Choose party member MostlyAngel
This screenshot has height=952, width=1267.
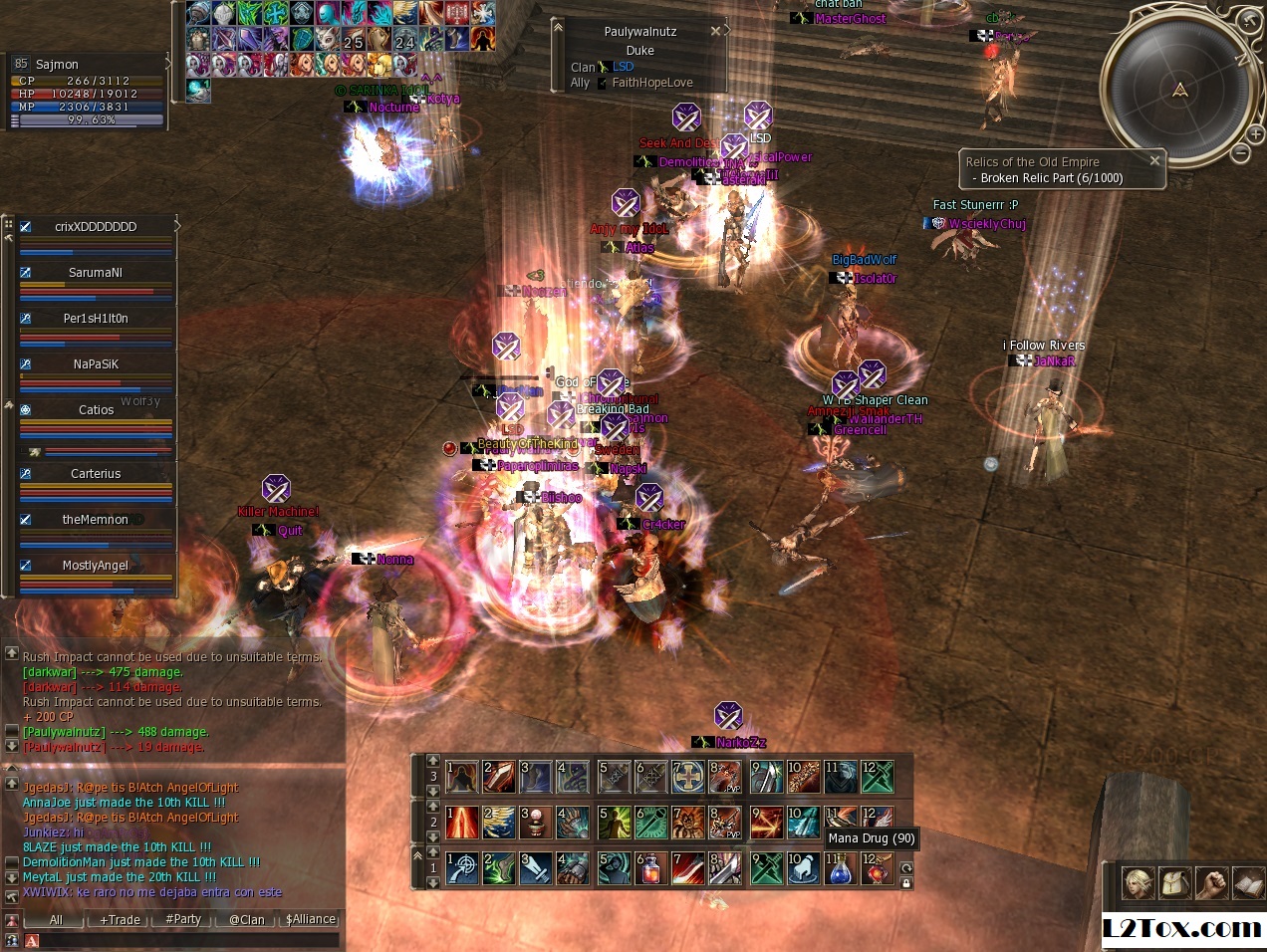(96, 565)
